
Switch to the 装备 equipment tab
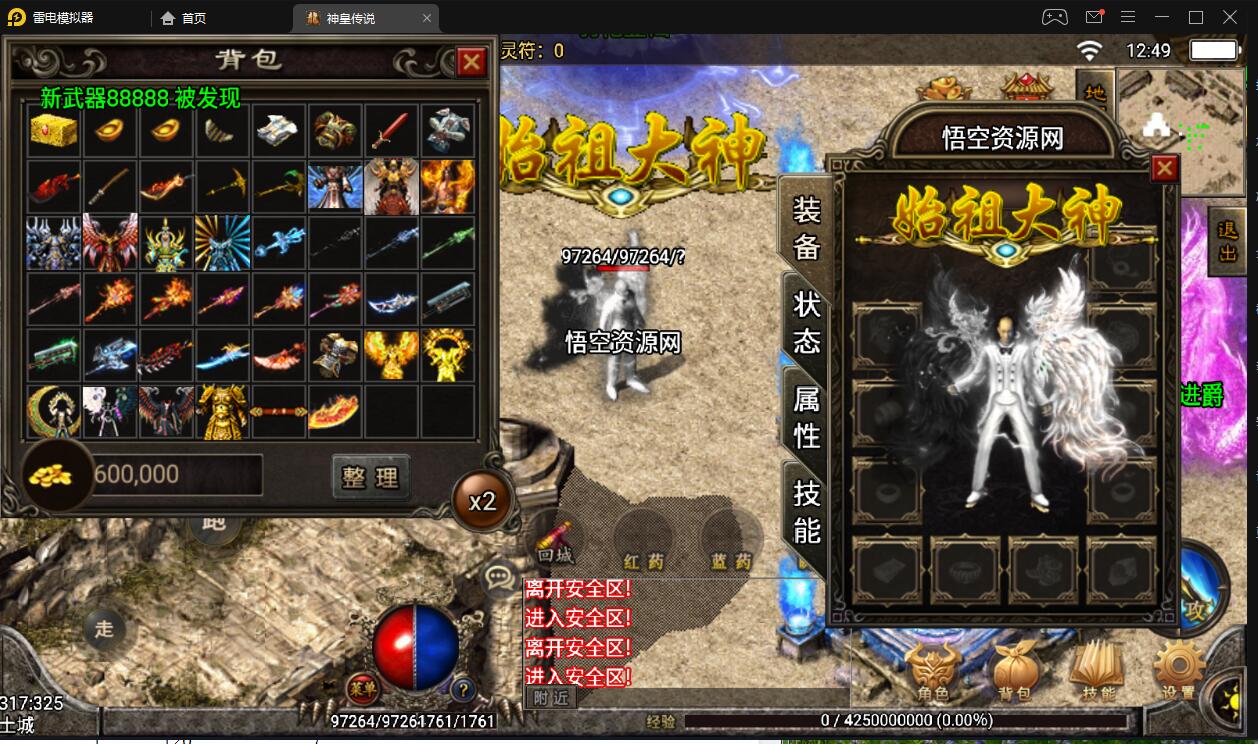[x=806, y=228]
